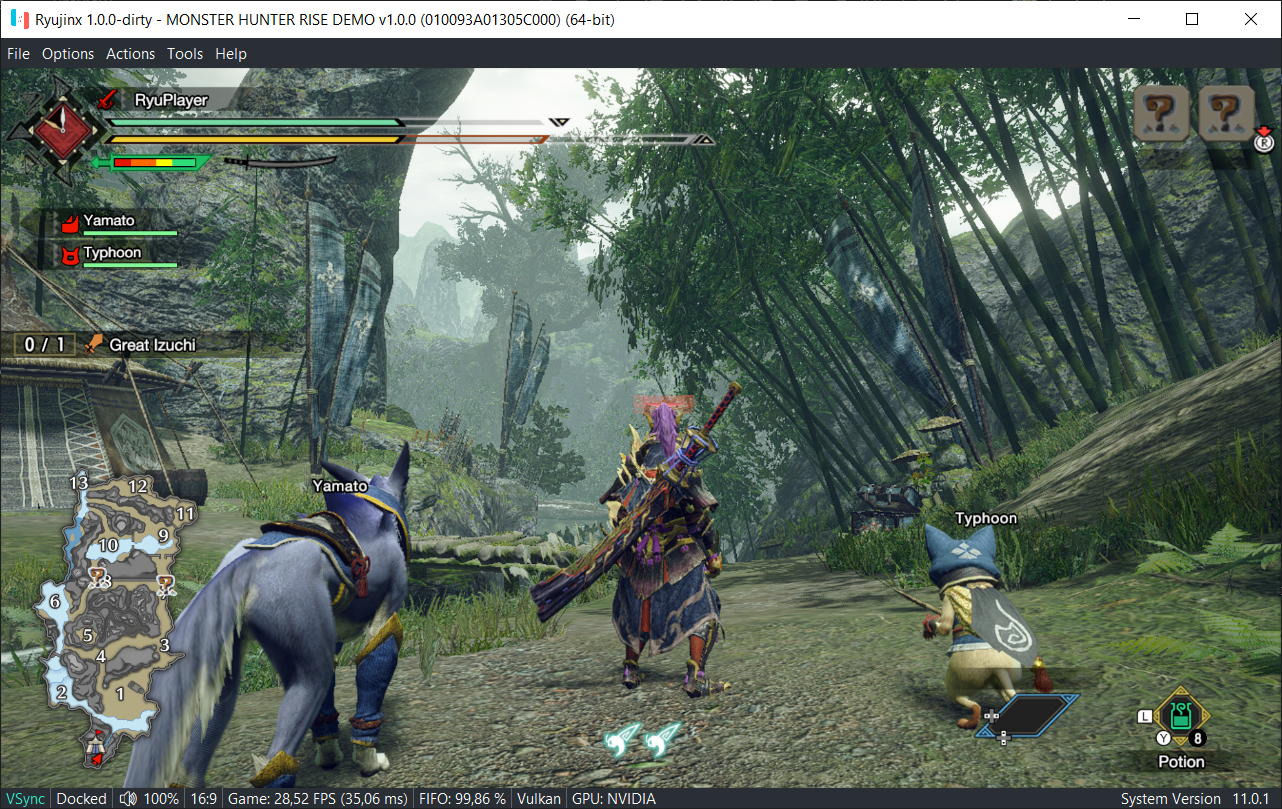Viewport: 1282px width, 809px height.
Task: Open the Options menu
Action: (68, 54)
